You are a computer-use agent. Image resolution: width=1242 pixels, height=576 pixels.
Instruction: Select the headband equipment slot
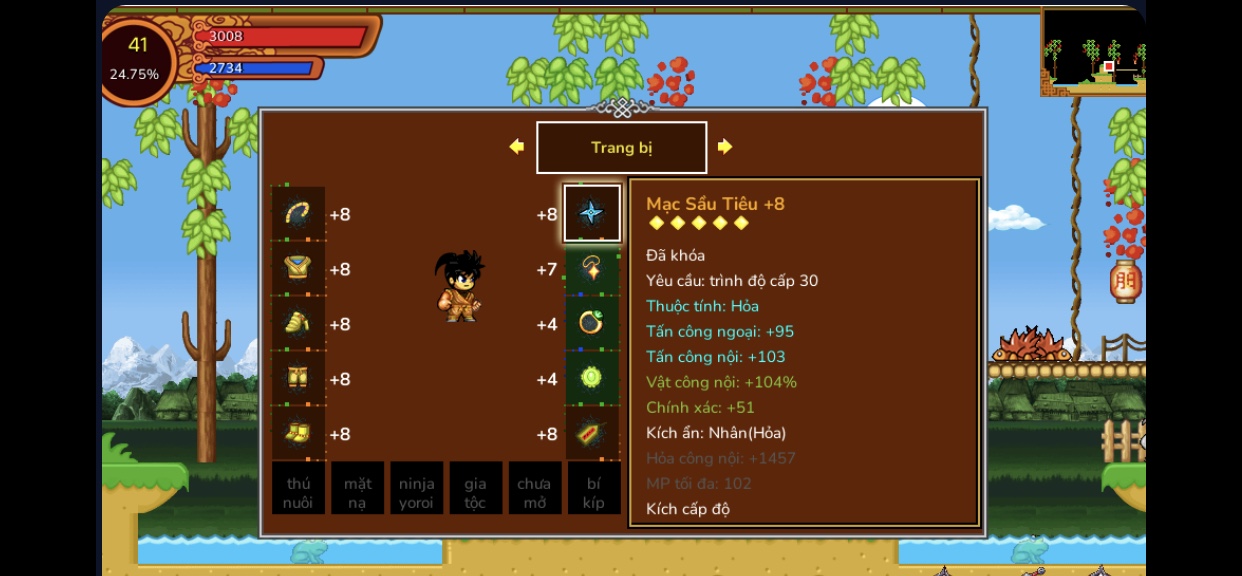click(298, 213)
